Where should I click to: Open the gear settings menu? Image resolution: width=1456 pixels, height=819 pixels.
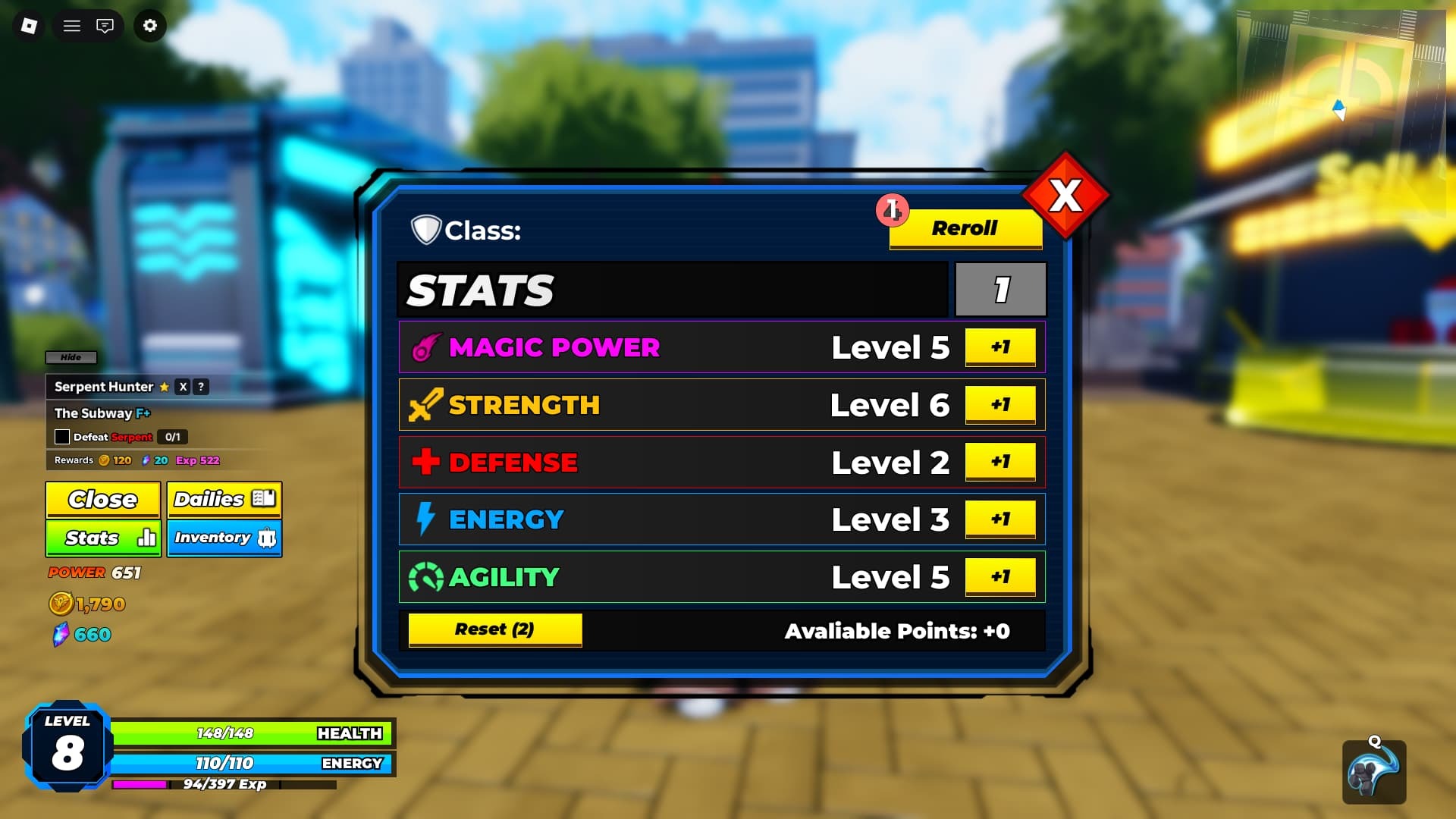150,26
